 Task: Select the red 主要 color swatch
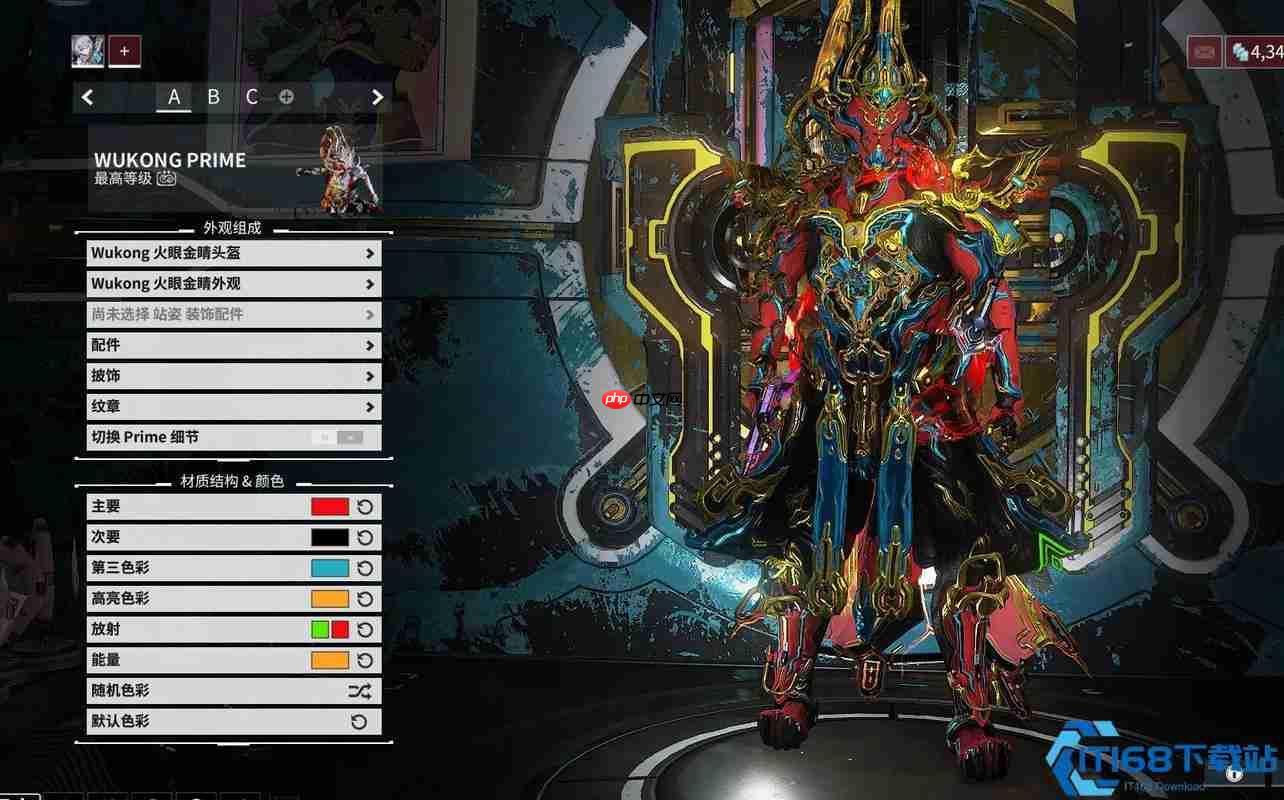330,507
